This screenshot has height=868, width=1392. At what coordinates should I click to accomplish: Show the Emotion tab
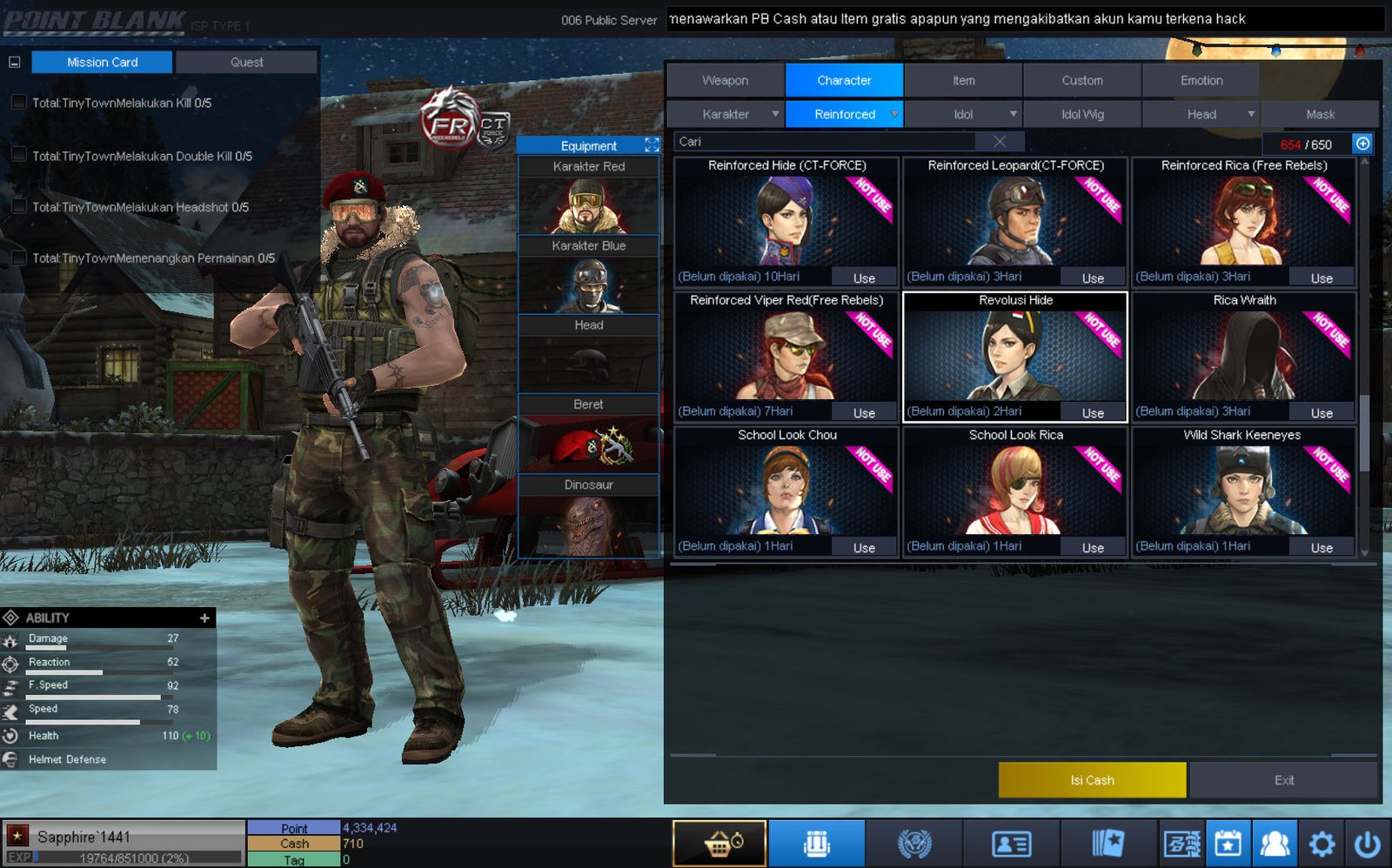point(1201,80)
